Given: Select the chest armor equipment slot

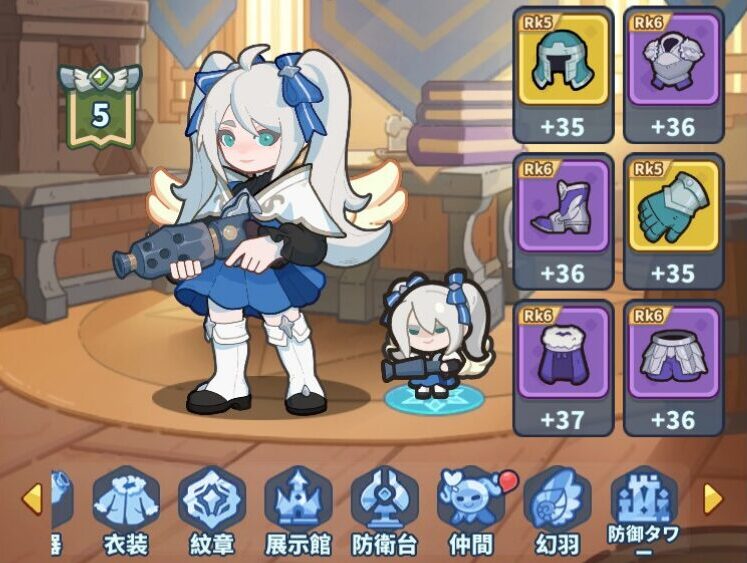Looking at the screenshot, I should [x=672, y=75].
